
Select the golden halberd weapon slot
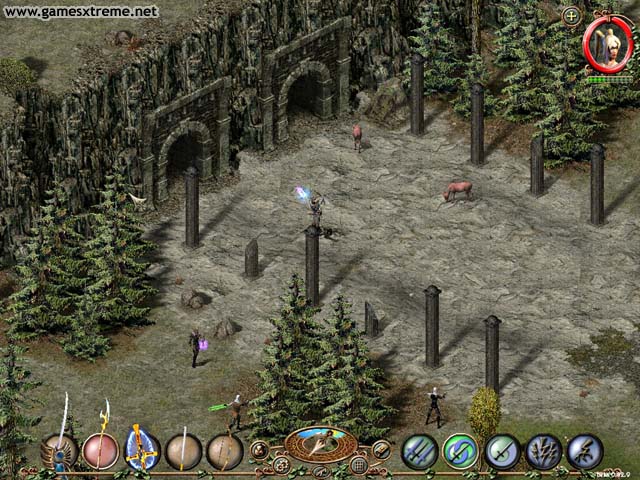[100, 450]
